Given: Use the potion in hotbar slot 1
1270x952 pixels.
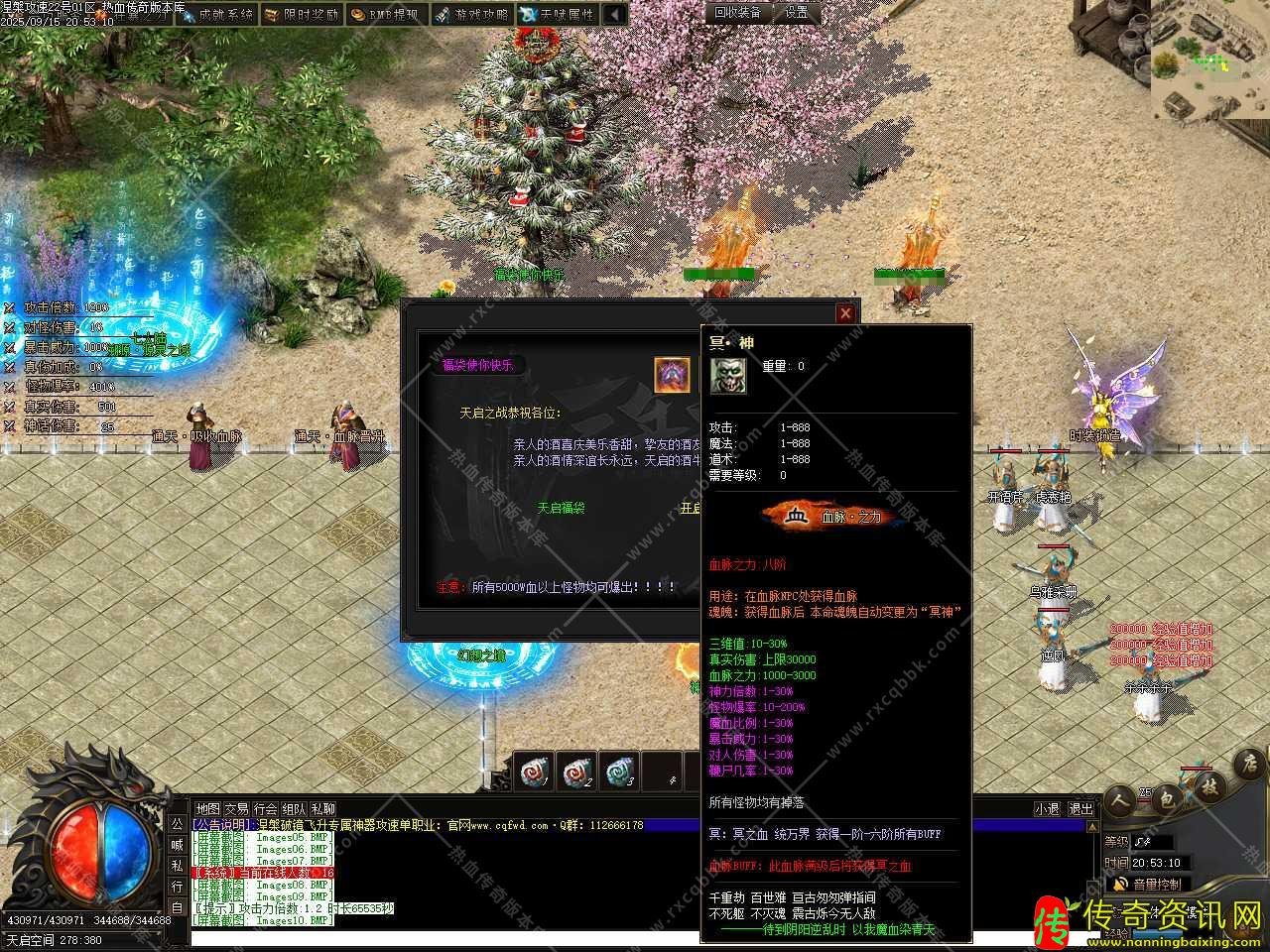Looking at the screenshot, I should coord(532,772).
